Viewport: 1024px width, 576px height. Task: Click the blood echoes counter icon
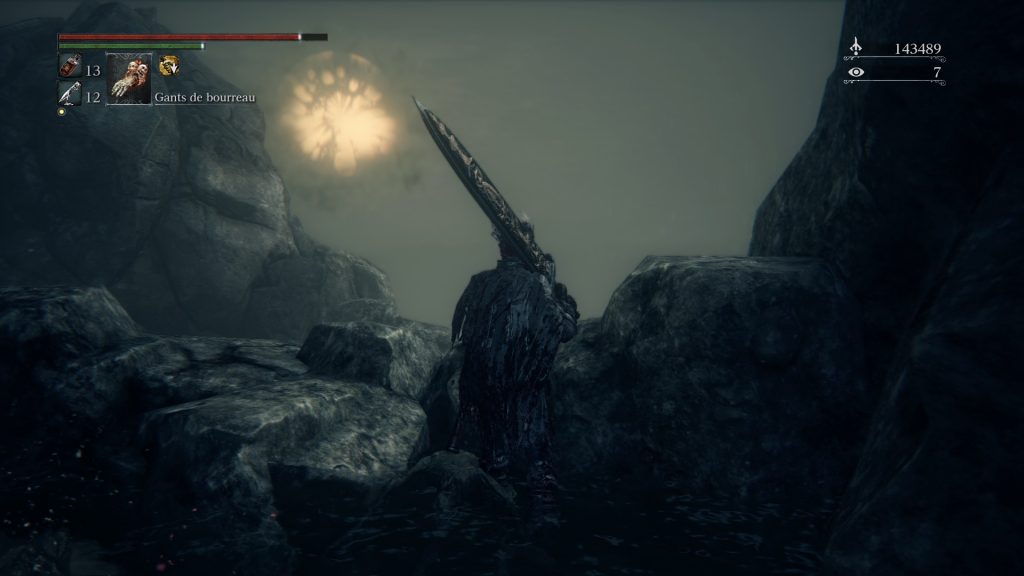pos(855,47)
